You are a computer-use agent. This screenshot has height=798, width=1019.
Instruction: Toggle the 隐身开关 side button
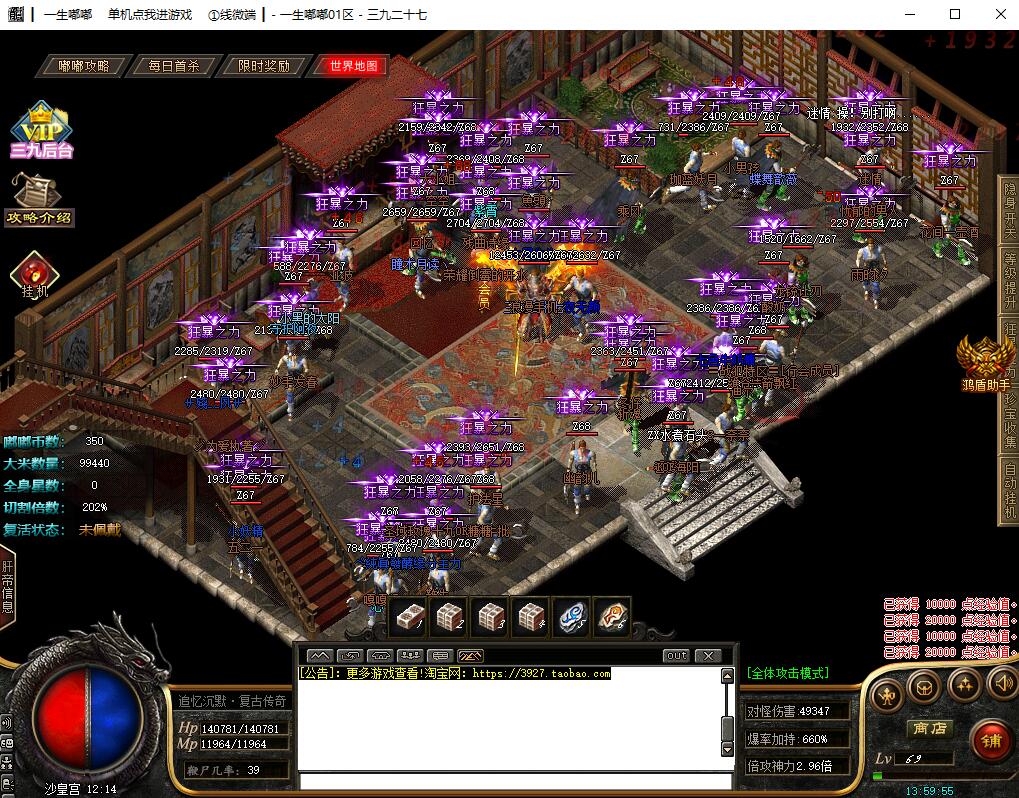(1009, 212)
